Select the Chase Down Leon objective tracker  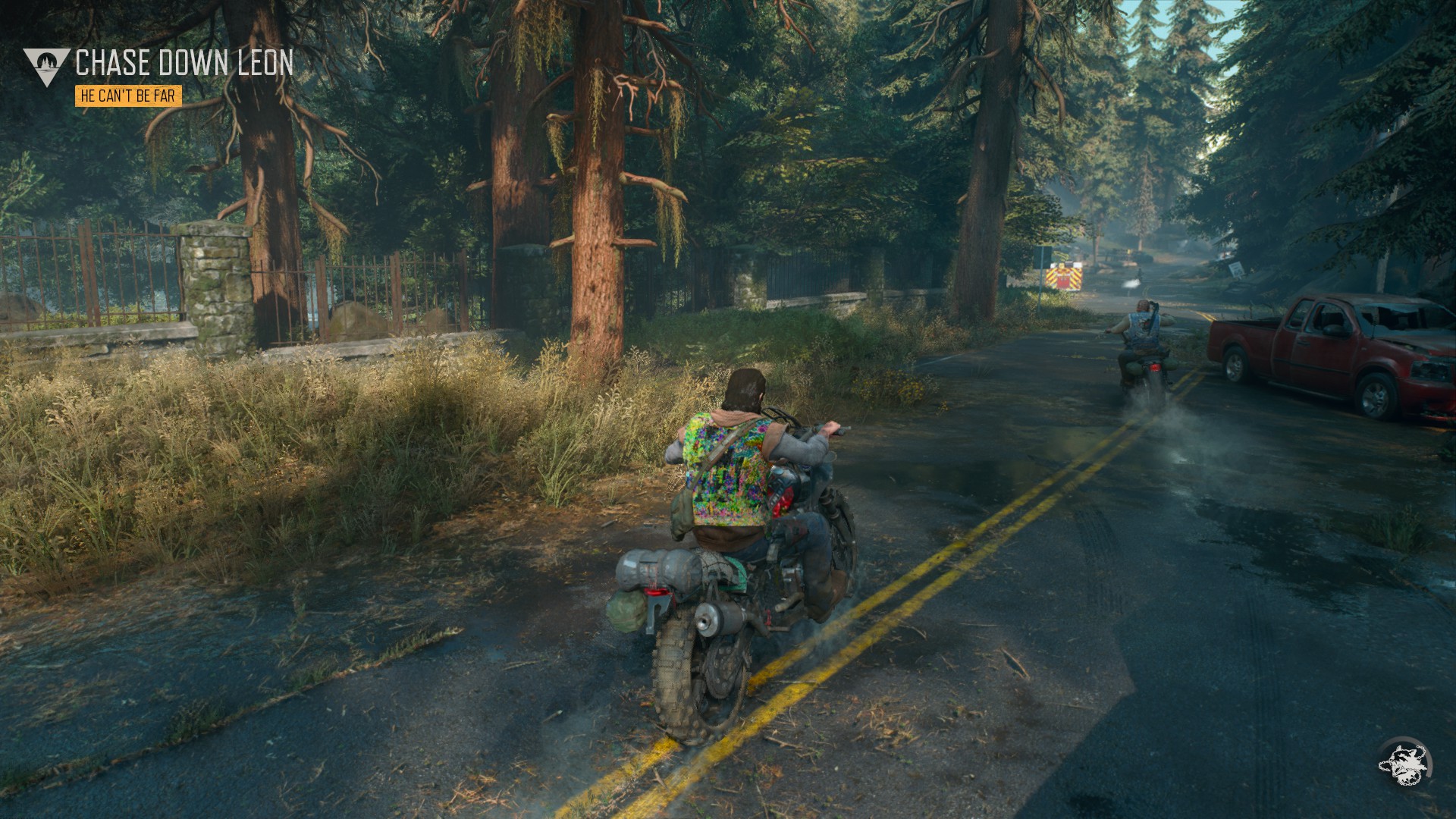click(x=184, y=64)
